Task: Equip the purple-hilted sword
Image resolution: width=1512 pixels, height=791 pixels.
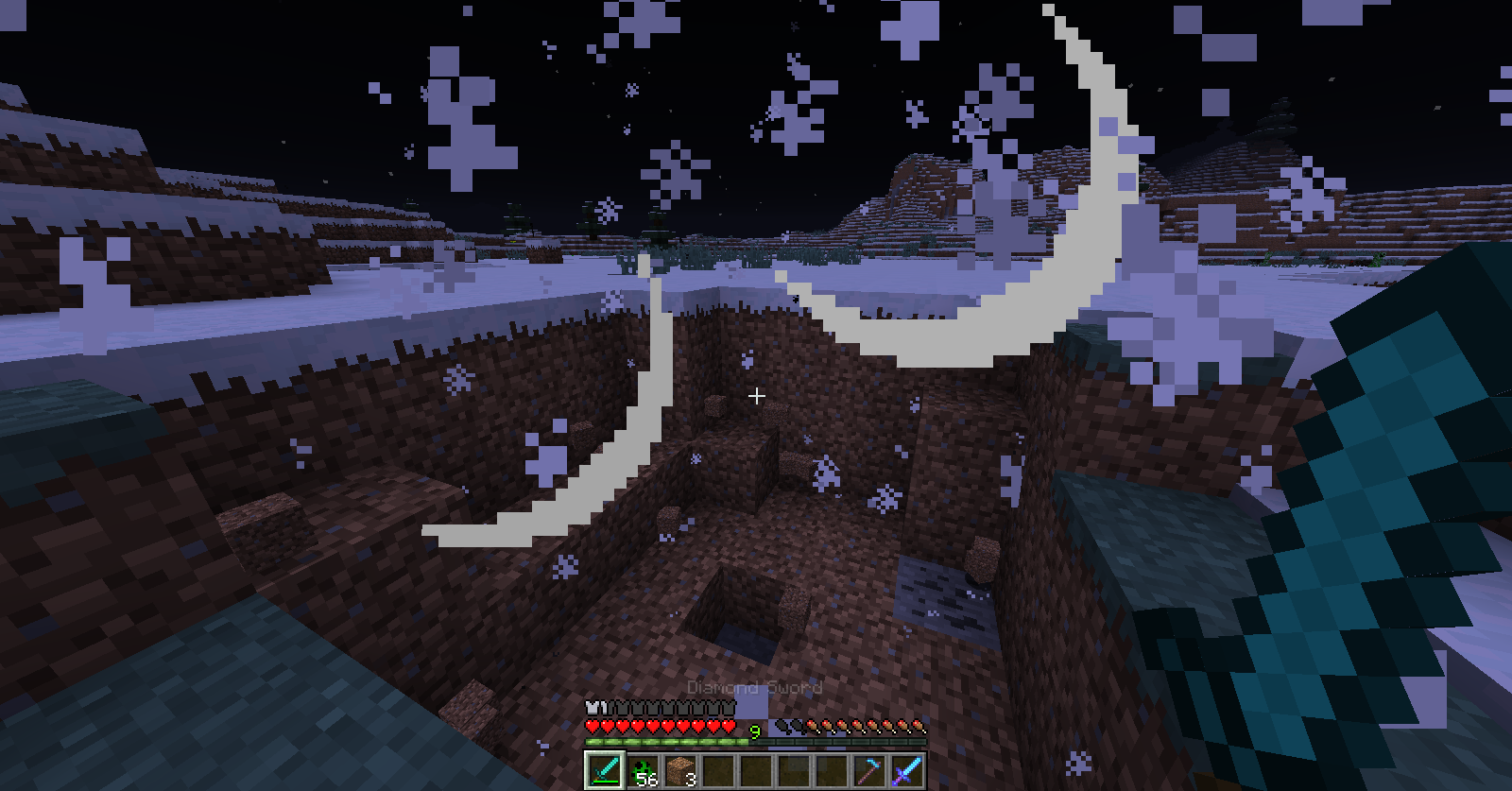Action: pyautogui.click(x=906, y=770)
